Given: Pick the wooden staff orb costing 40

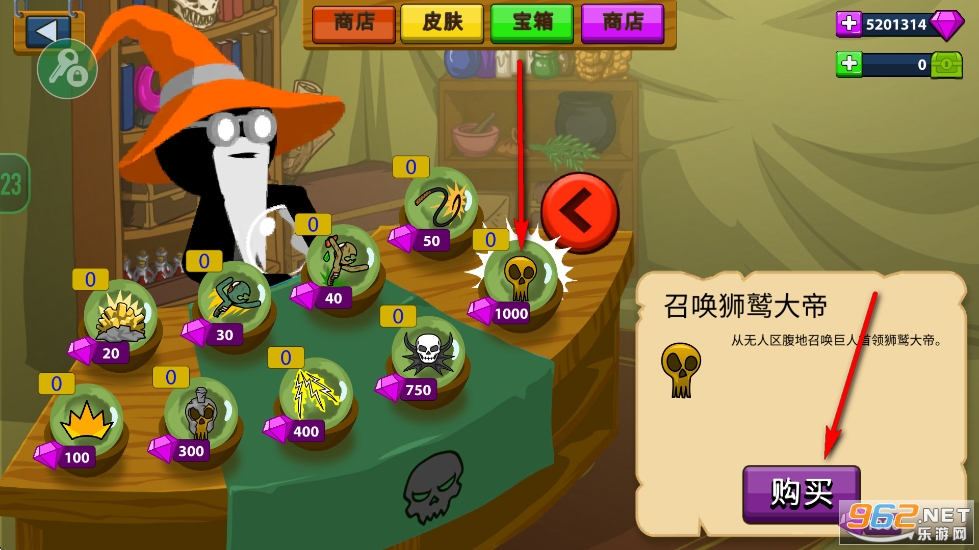Looking at the screenshot, I should (341, 258).
